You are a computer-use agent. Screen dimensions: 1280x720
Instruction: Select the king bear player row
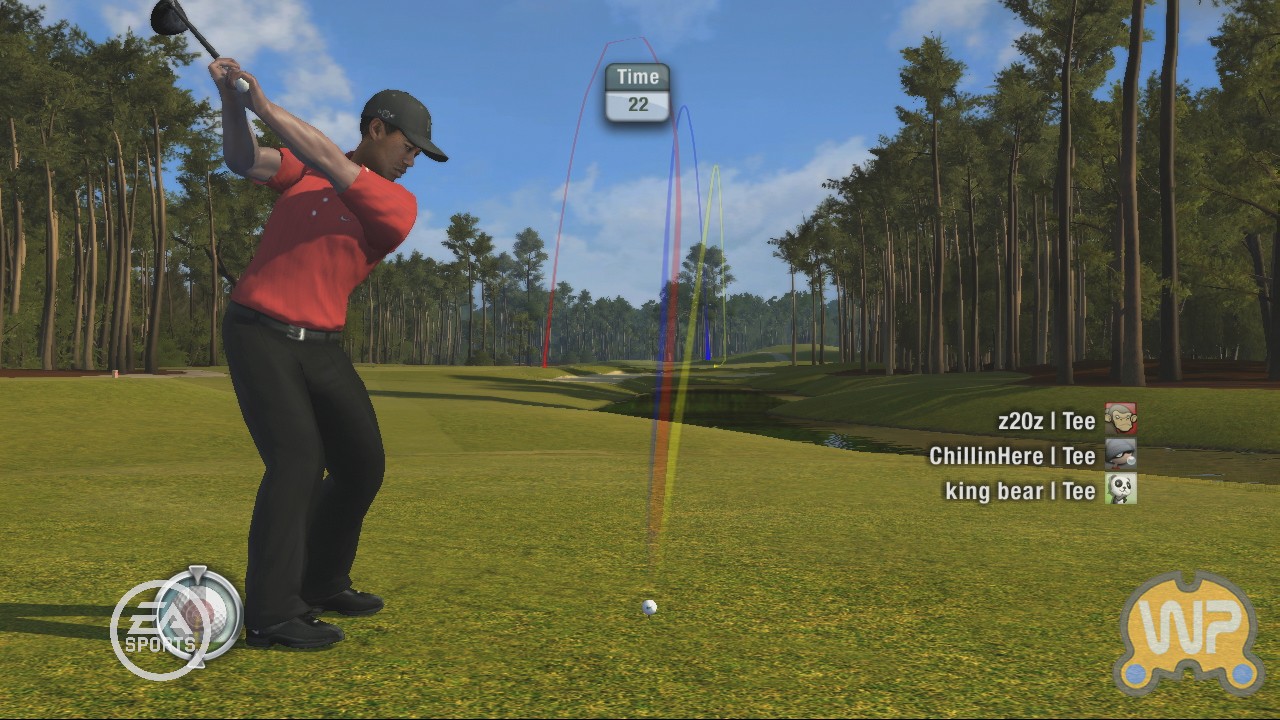click(1038, 490)
